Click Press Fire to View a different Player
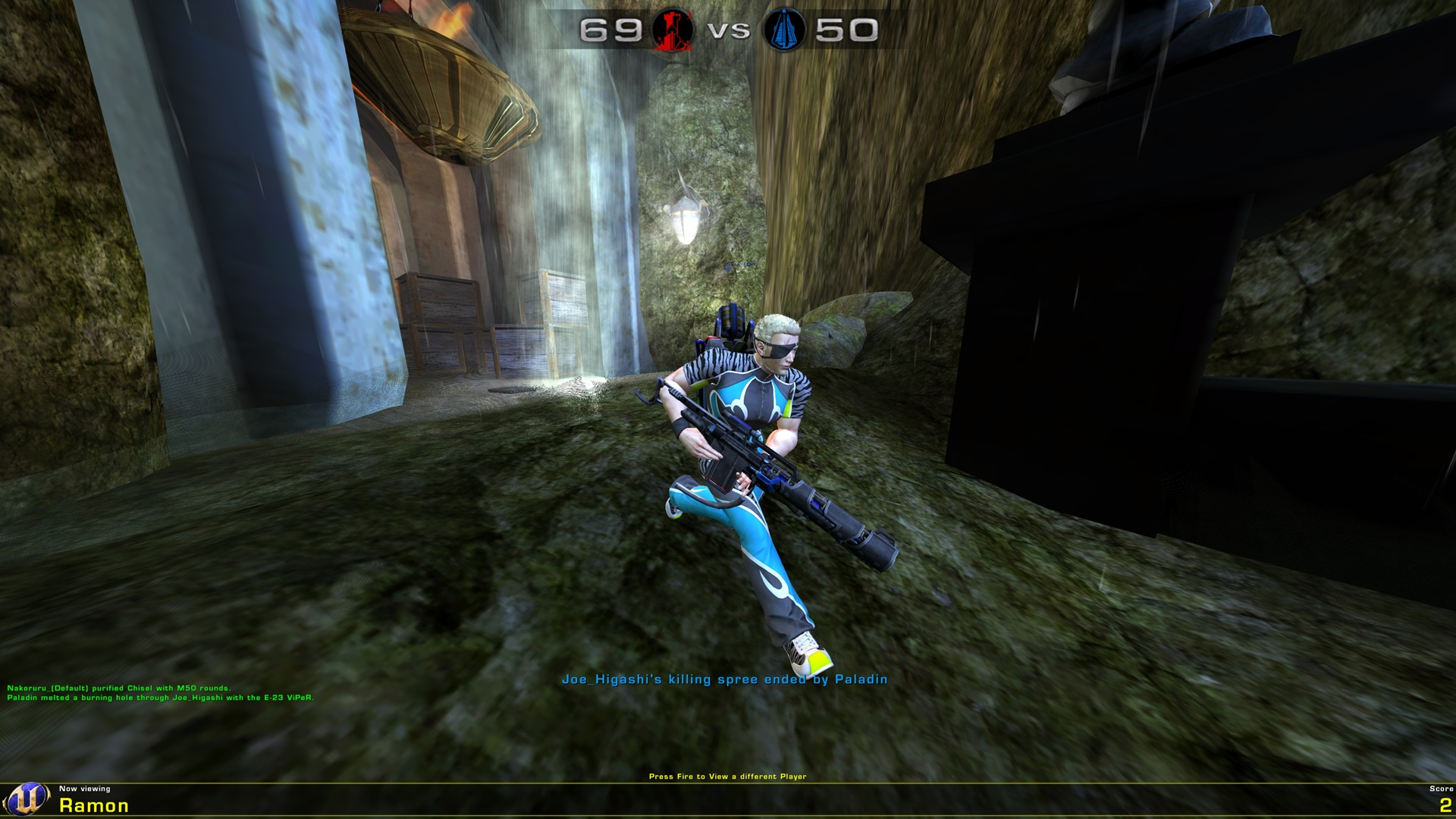Image resolution: width=1456 pixels, height=819 pixels. point(728,777)
